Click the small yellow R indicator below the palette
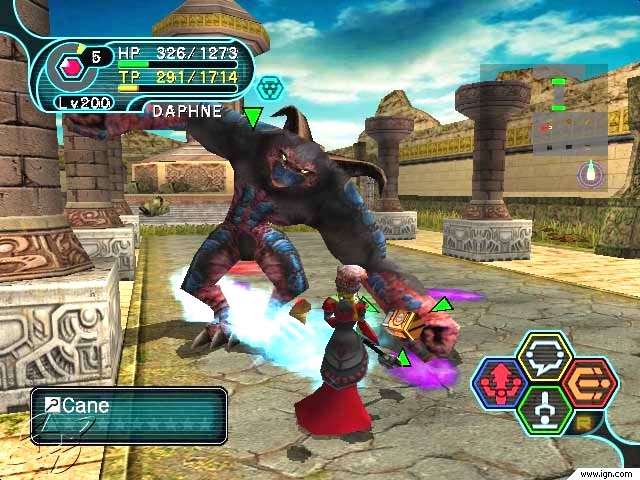Viewport: 640px width, 480px height. click(x=581, y=425)
